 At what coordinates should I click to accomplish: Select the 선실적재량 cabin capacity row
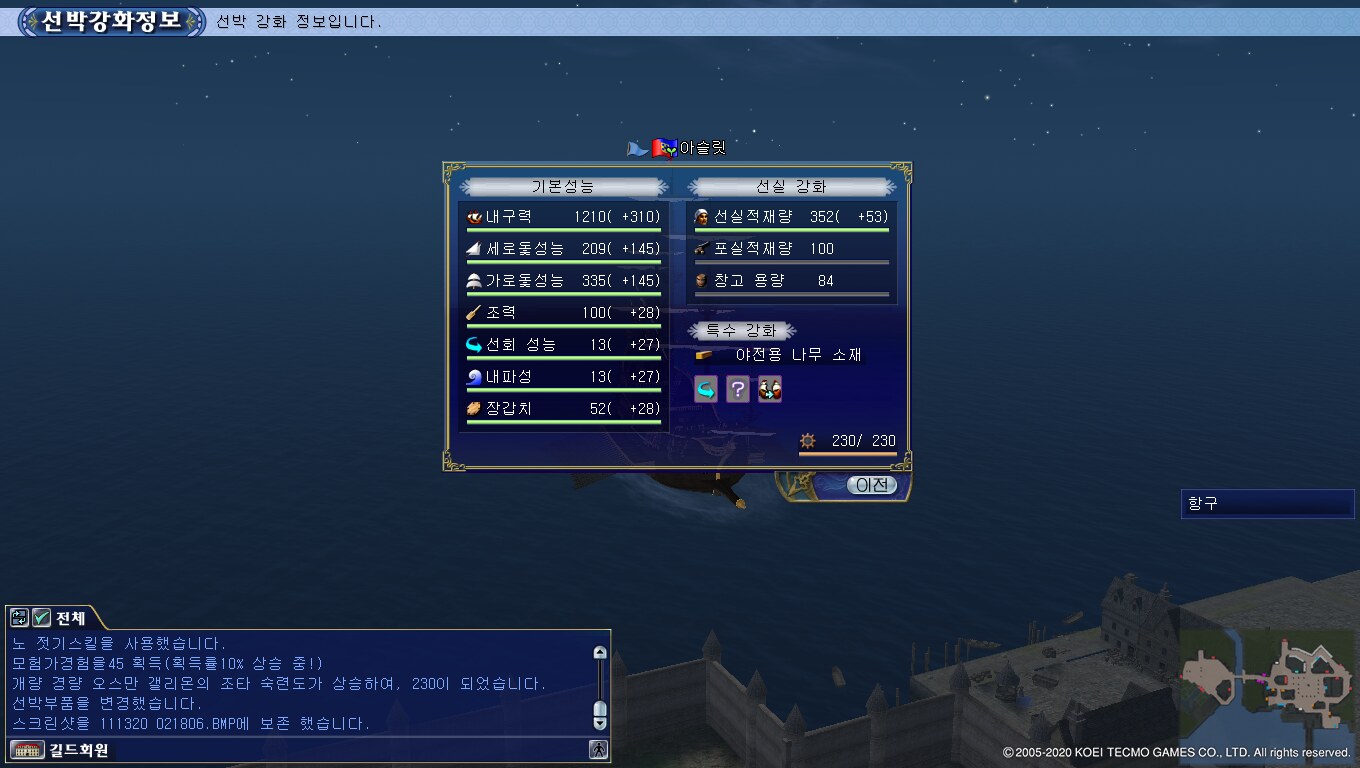791,217
